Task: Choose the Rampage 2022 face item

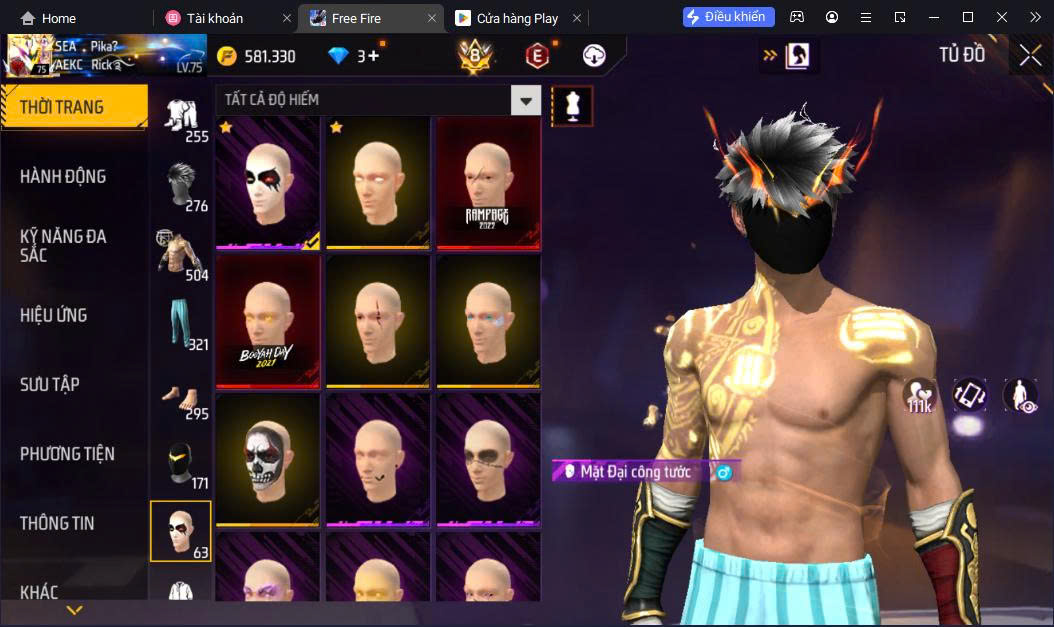Action: click(488, 183)
